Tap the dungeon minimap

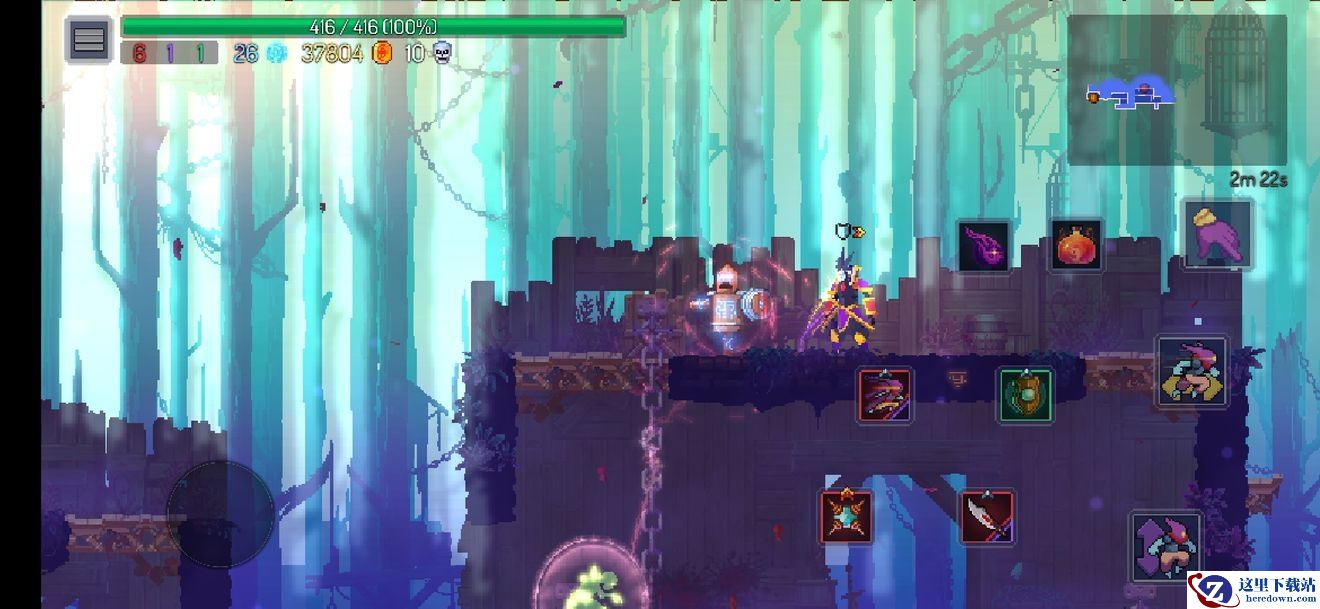pos(1176,90)
